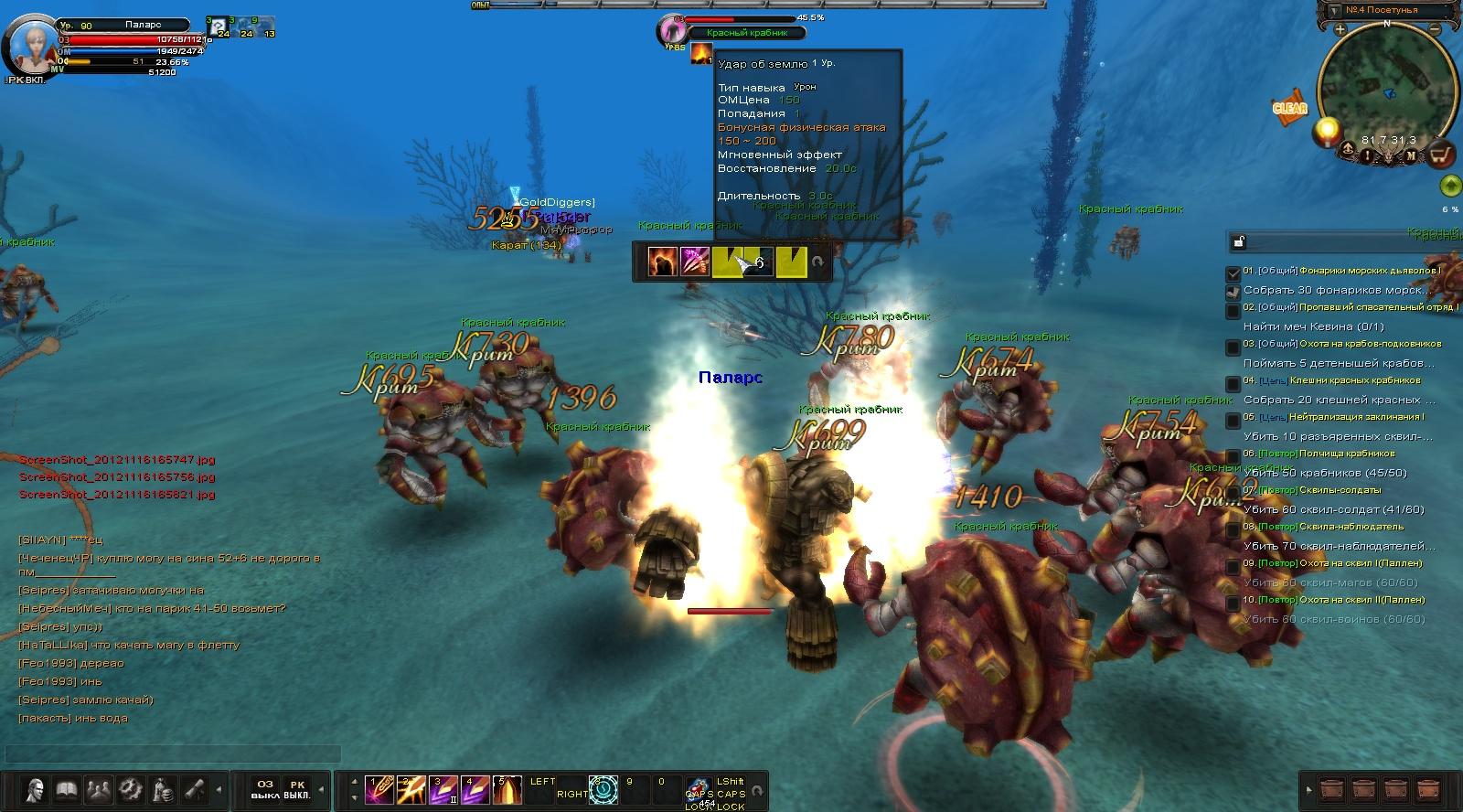Use the cyan circular skill in slot 8
Image resolution: width=1463 pixels, height=812 pixels.
click(603, 789)
